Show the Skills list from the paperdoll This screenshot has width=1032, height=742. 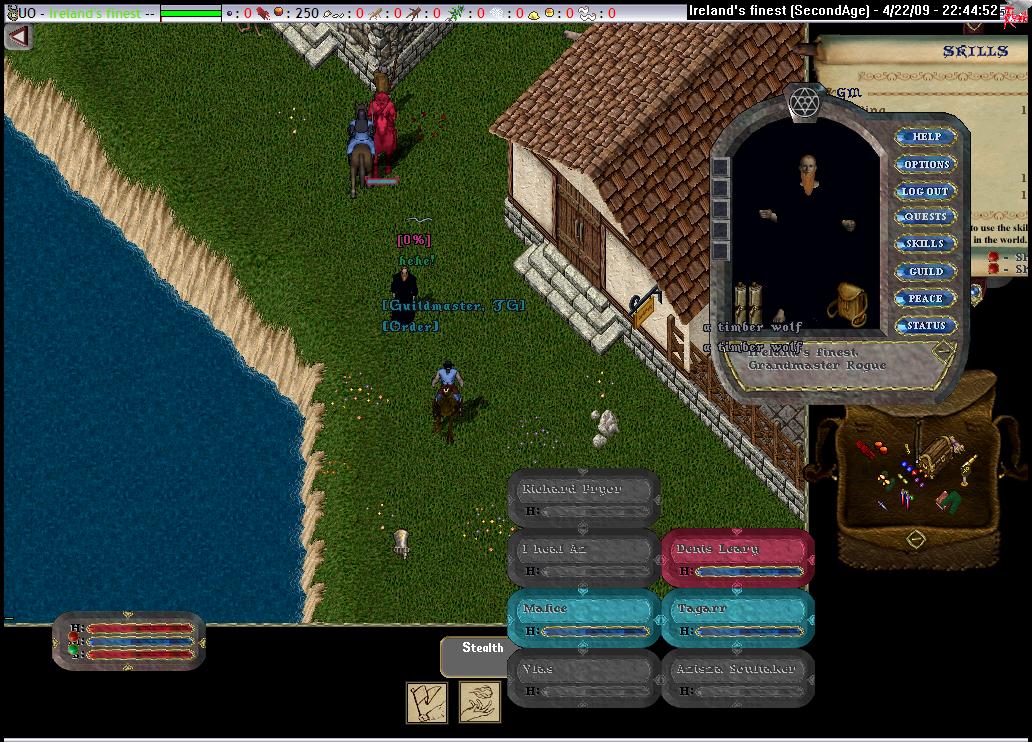pyautogui.click(x=925, y=244)
